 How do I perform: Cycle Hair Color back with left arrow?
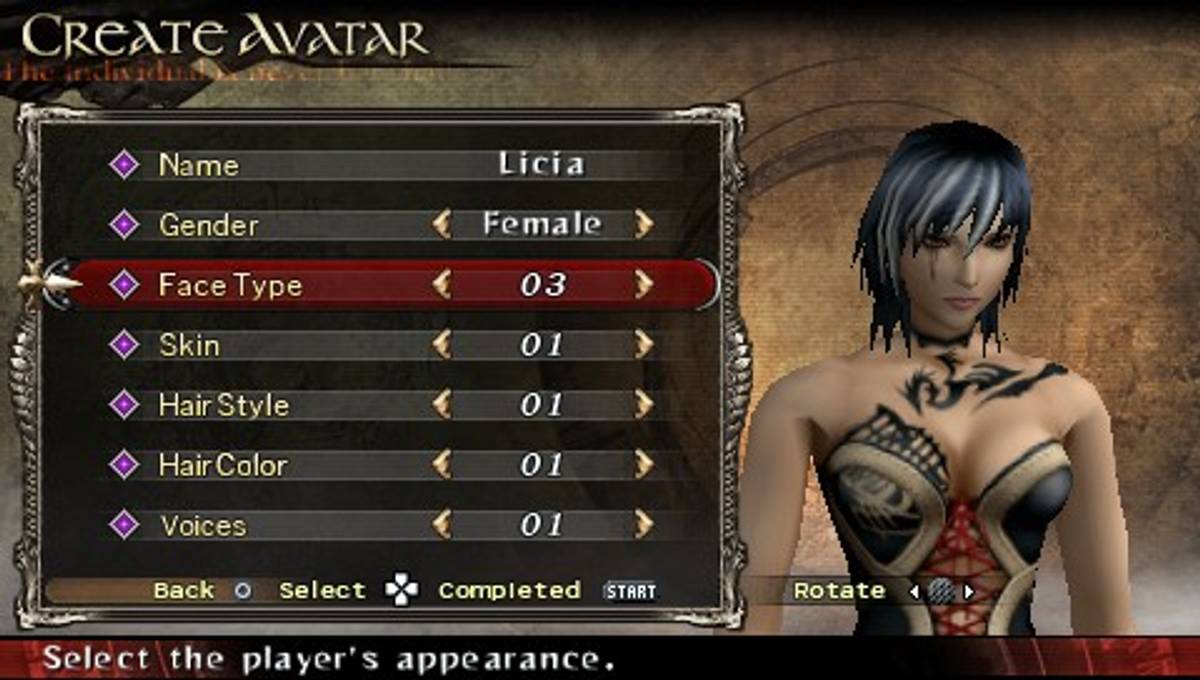click(x=441, y=465)
